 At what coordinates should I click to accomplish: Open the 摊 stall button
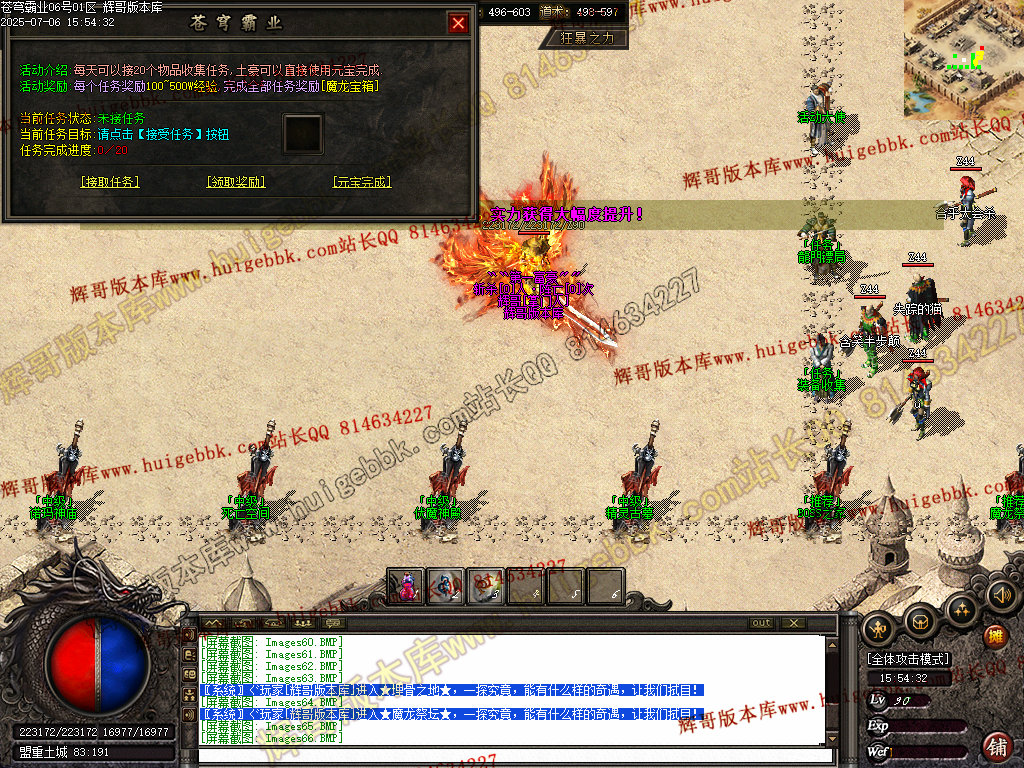[x=994, y=637]
